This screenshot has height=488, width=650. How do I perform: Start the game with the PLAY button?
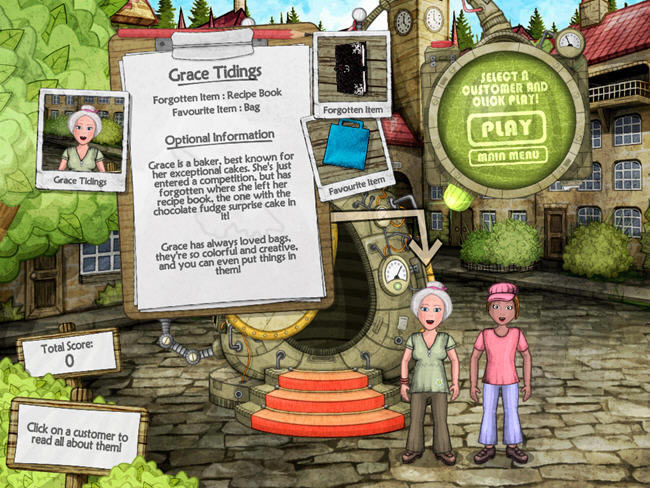point(505,127)
